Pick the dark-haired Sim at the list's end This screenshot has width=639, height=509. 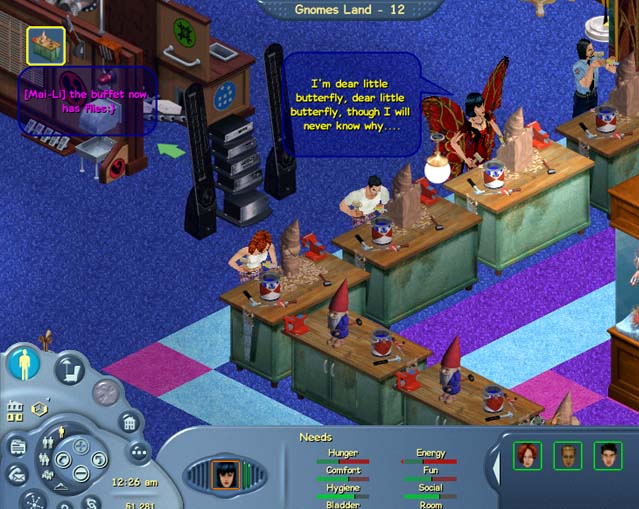607,455
